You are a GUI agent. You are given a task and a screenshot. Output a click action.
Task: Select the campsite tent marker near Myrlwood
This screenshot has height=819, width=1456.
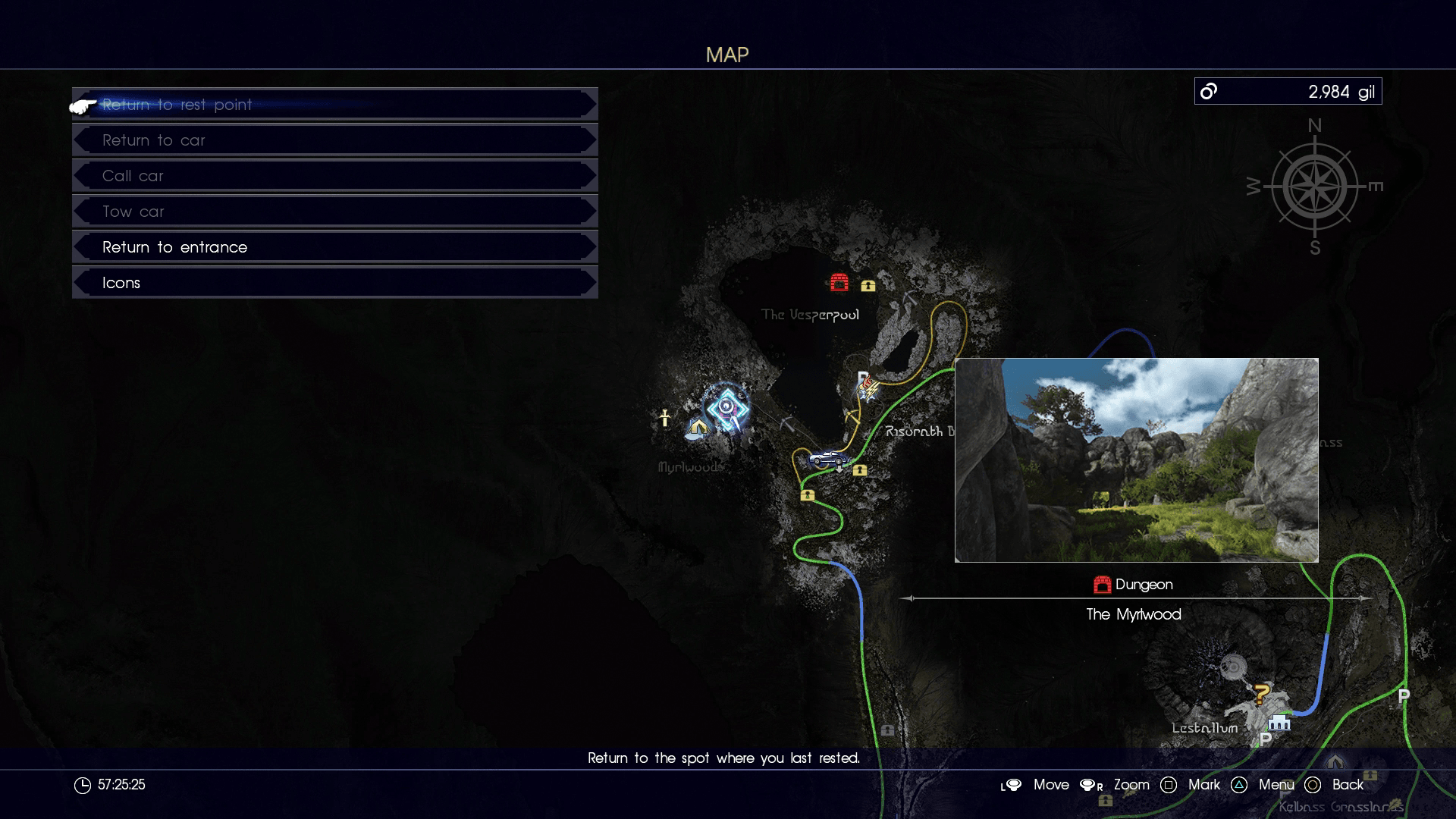coord(697,428)
